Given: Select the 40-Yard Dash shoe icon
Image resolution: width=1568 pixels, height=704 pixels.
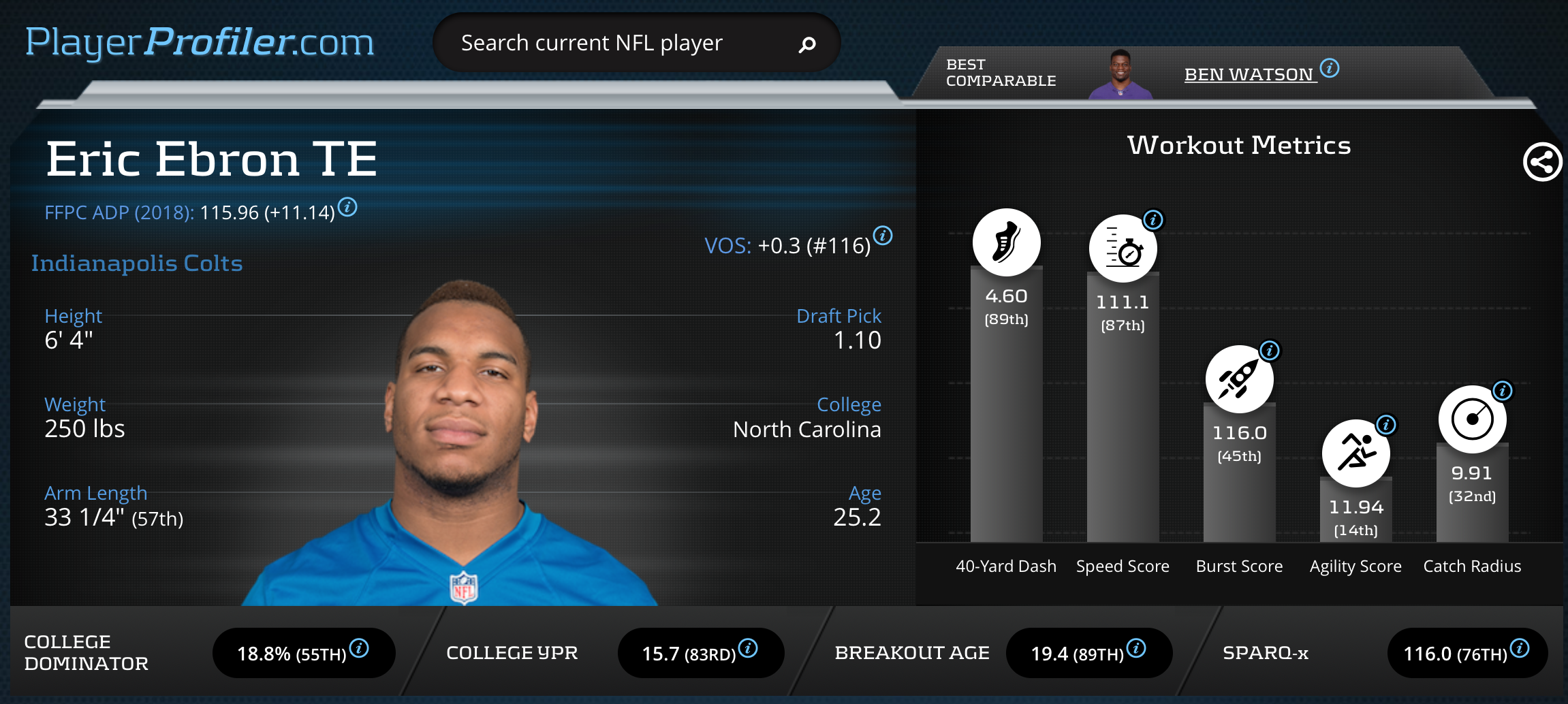Looking at the screenshot, I should pyautogui.click(x=1006, y=242).
